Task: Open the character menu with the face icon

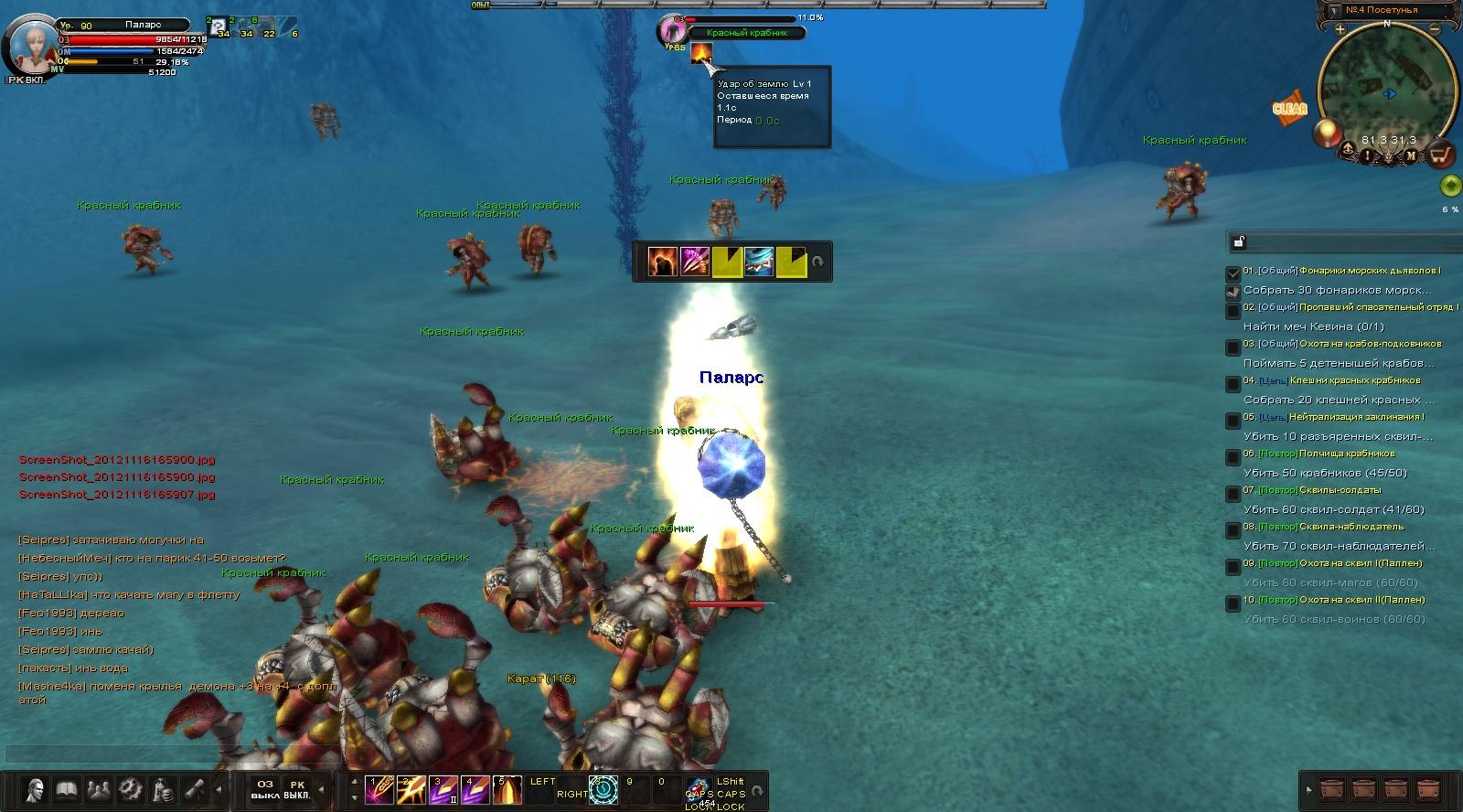Action: (x=35, y=788)
